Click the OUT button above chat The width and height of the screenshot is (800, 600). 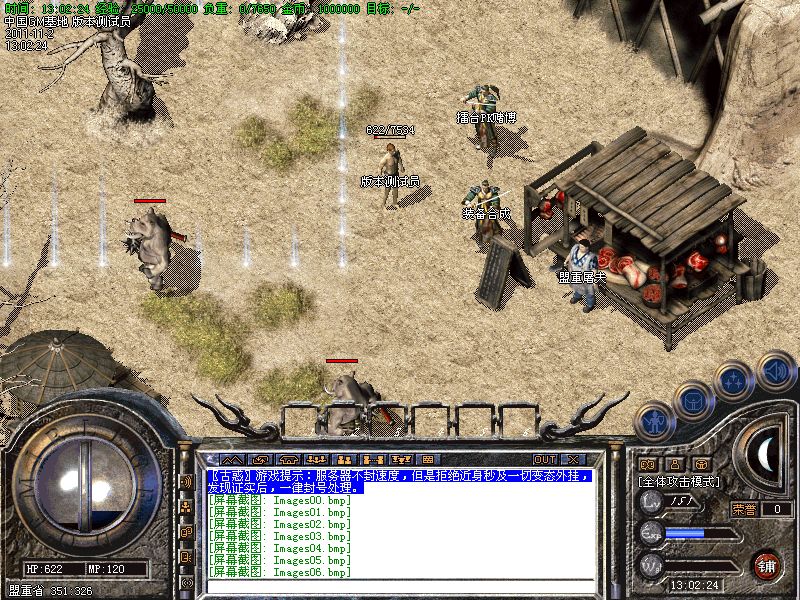click(545, 459)
